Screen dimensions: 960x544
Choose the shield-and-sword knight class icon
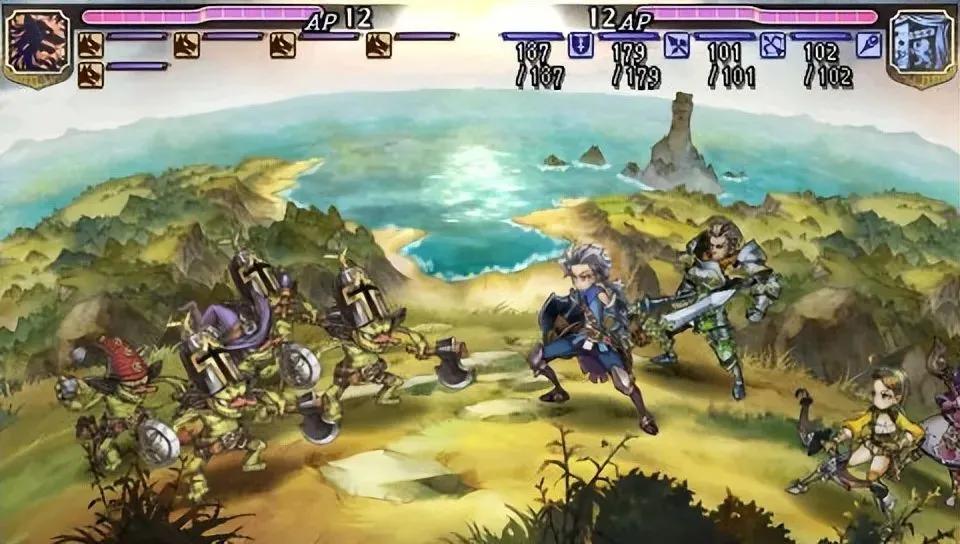pyautogui.click(x=581, y=45)
